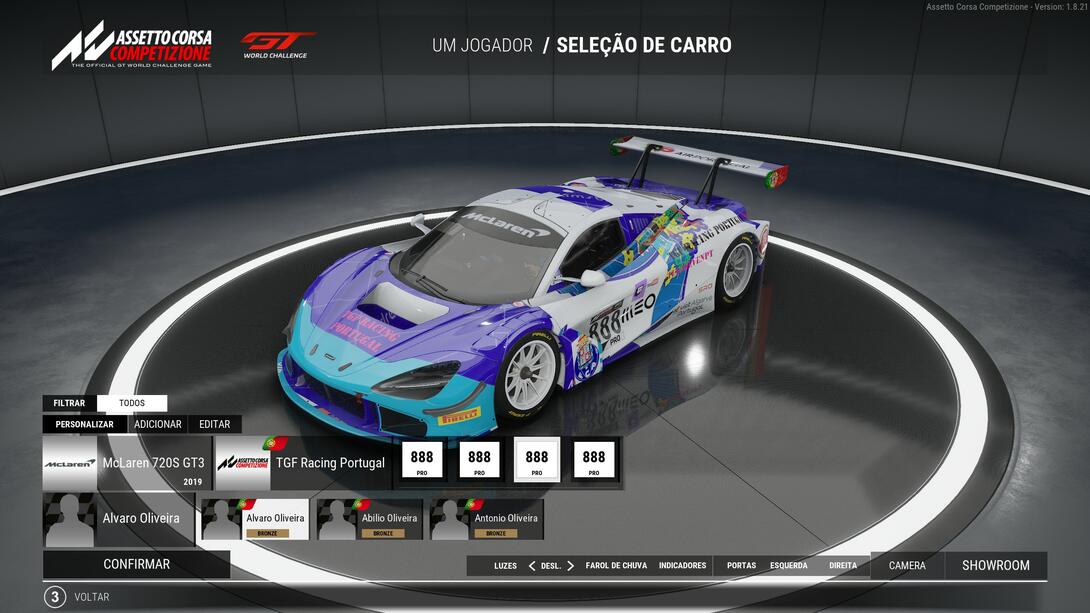Open the Todos filter option
The width and height of the screenshot is (1090, 613).
point(132,403)
